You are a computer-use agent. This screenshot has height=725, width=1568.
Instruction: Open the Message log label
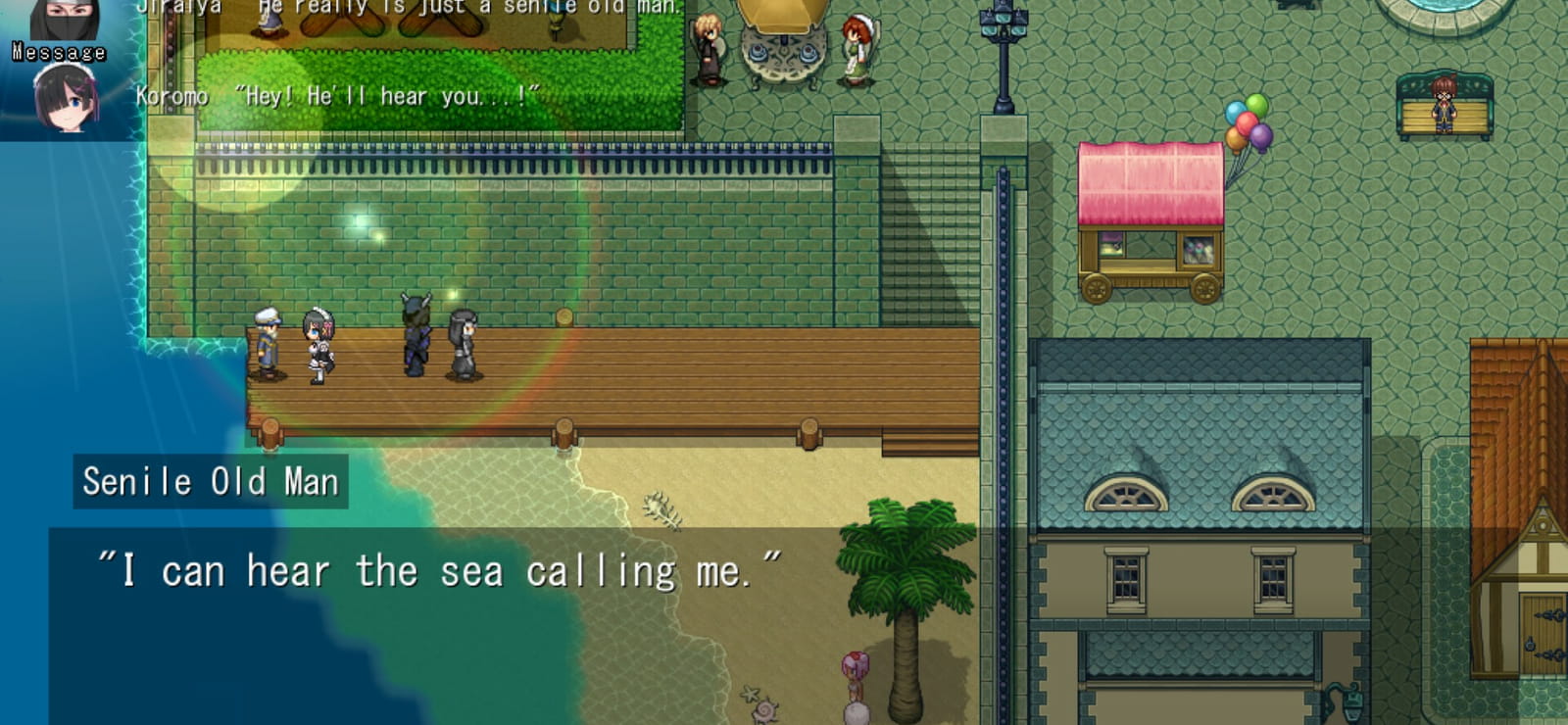pos(59,52)
